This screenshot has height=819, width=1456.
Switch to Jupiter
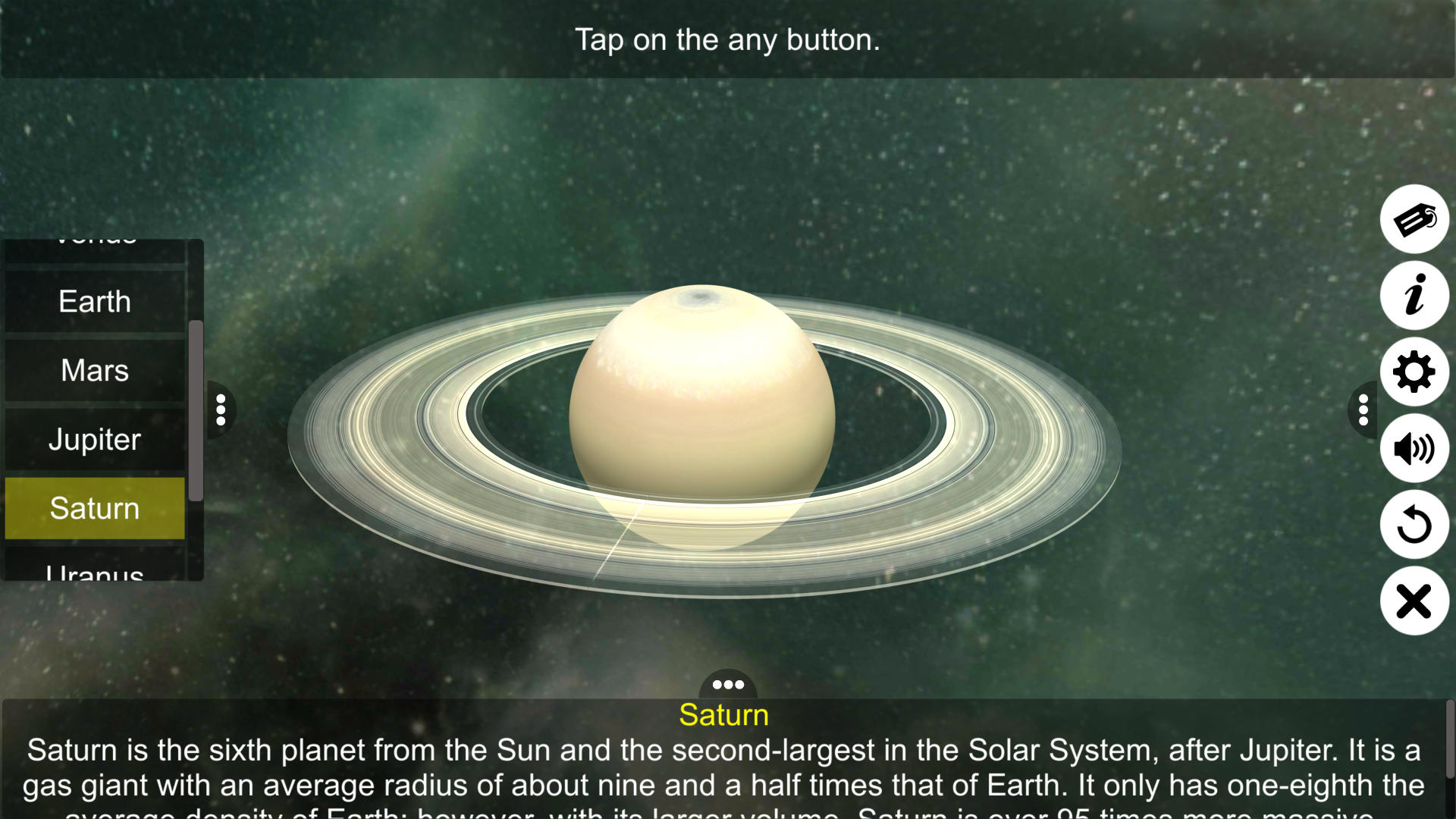click(94, 440)
